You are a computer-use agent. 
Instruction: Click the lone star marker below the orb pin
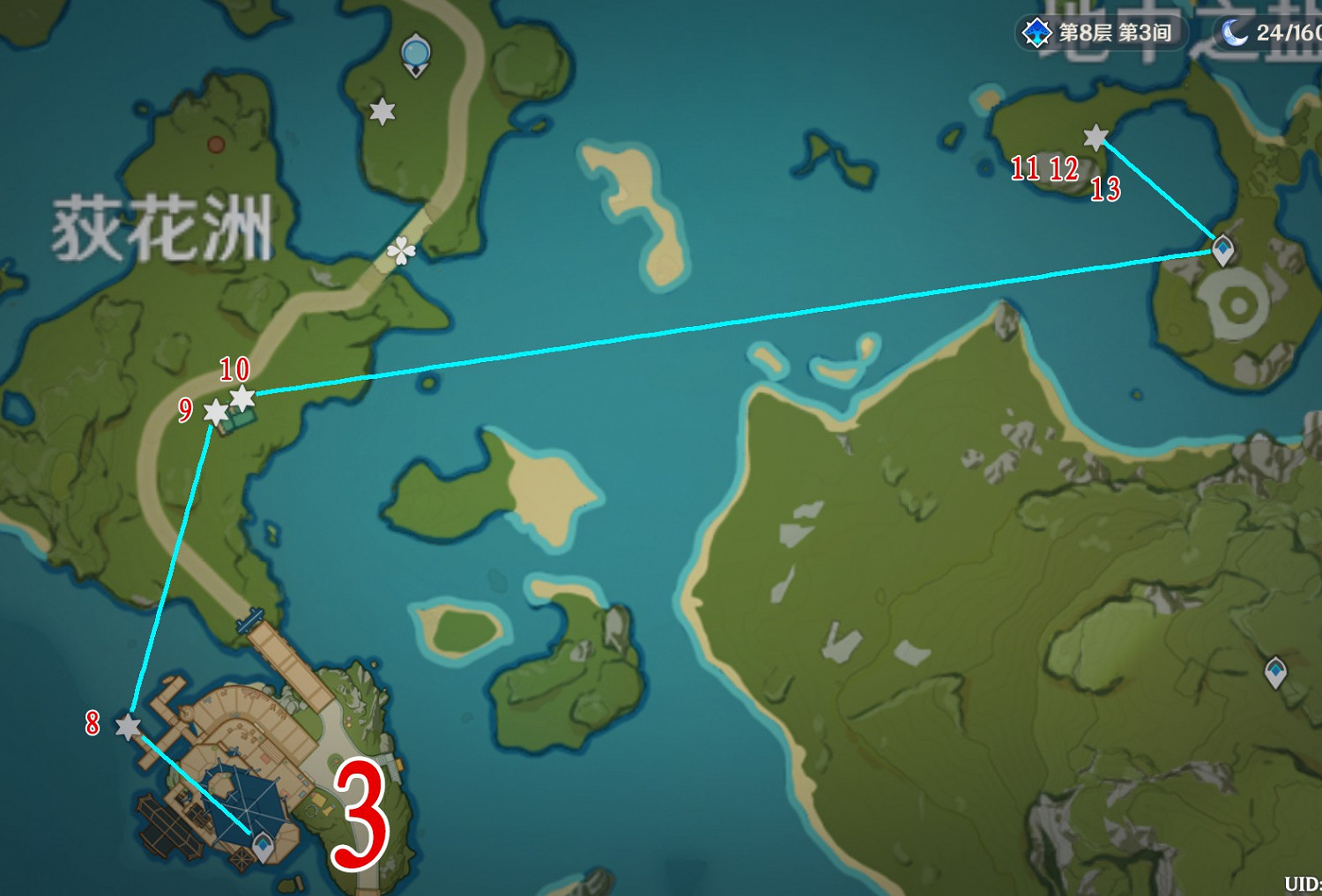382,113
